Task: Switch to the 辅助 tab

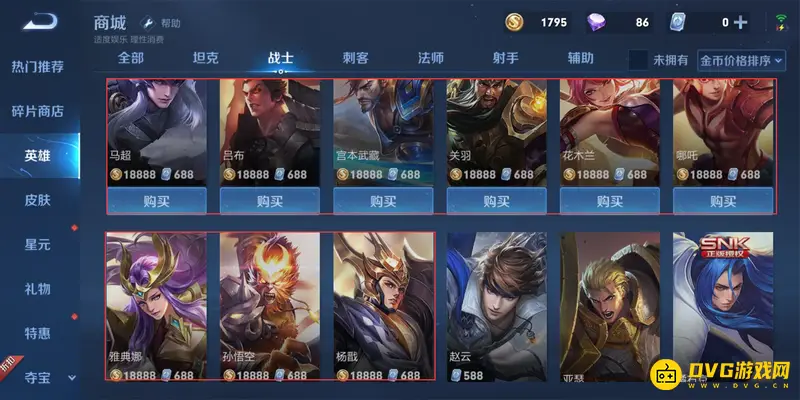Action: [x=581, y=58]
